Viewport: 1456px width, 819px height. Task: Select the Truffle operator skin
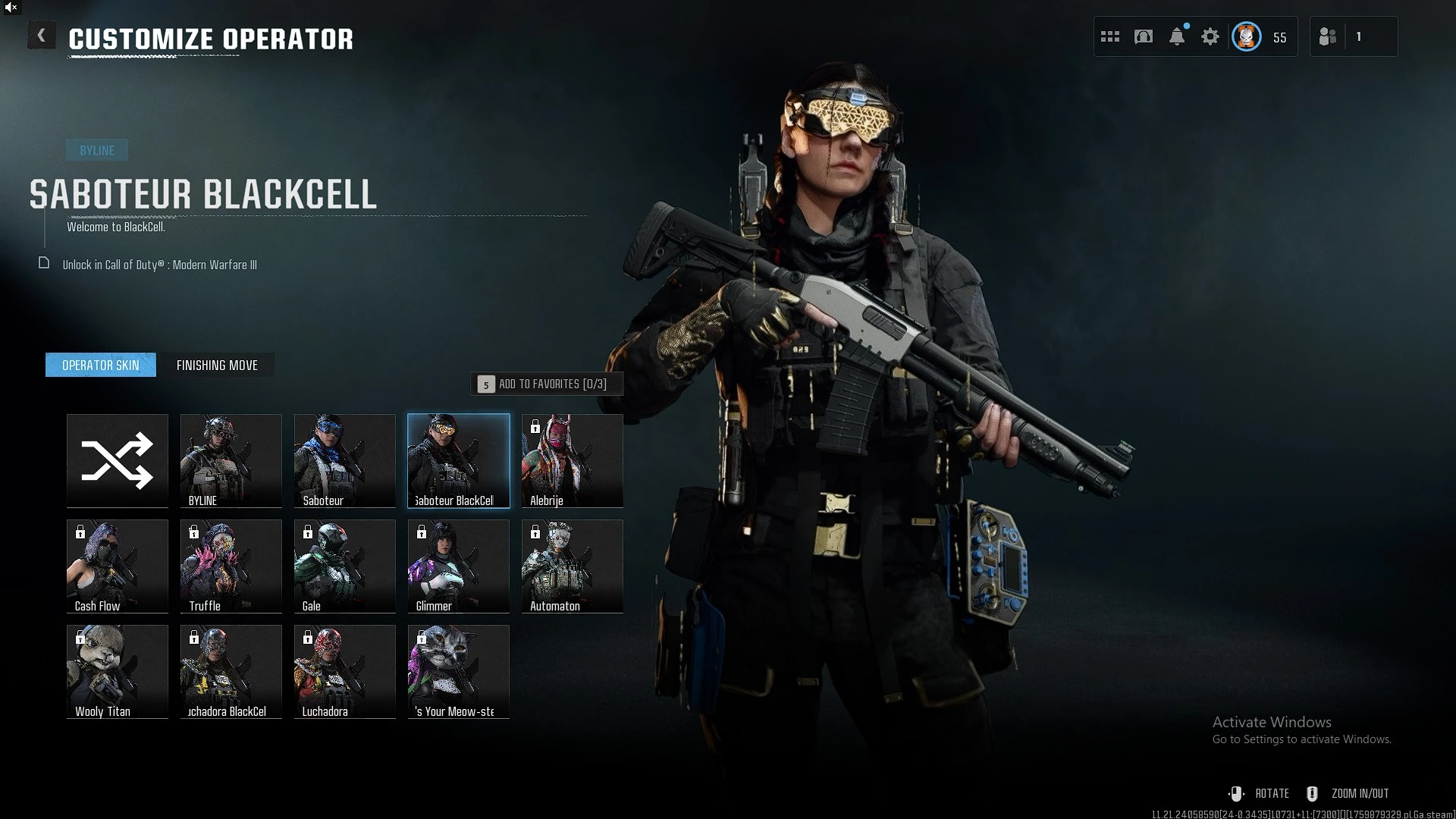231,566
